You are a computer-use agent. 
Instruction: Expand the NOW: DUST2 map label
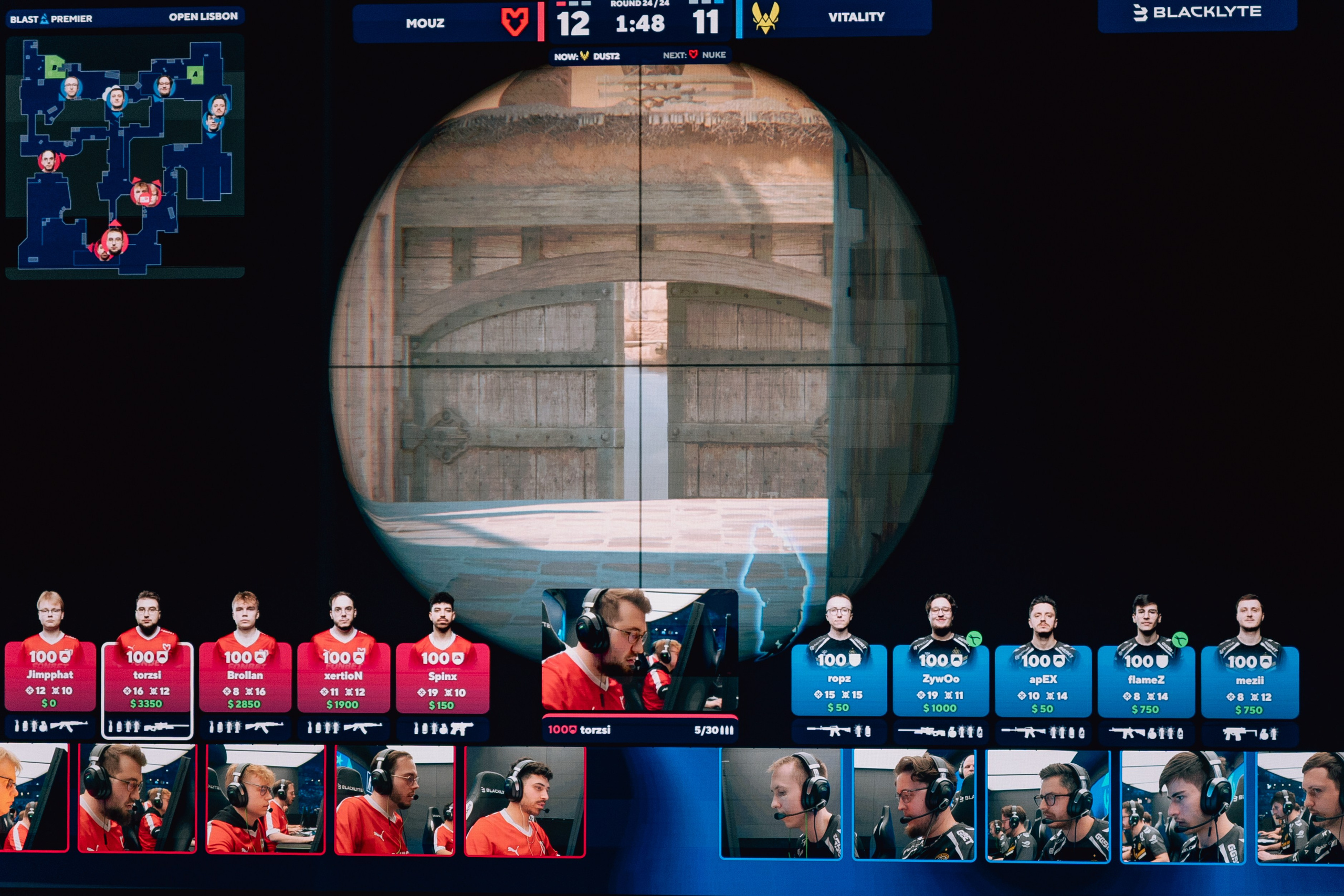click(587, 55)
